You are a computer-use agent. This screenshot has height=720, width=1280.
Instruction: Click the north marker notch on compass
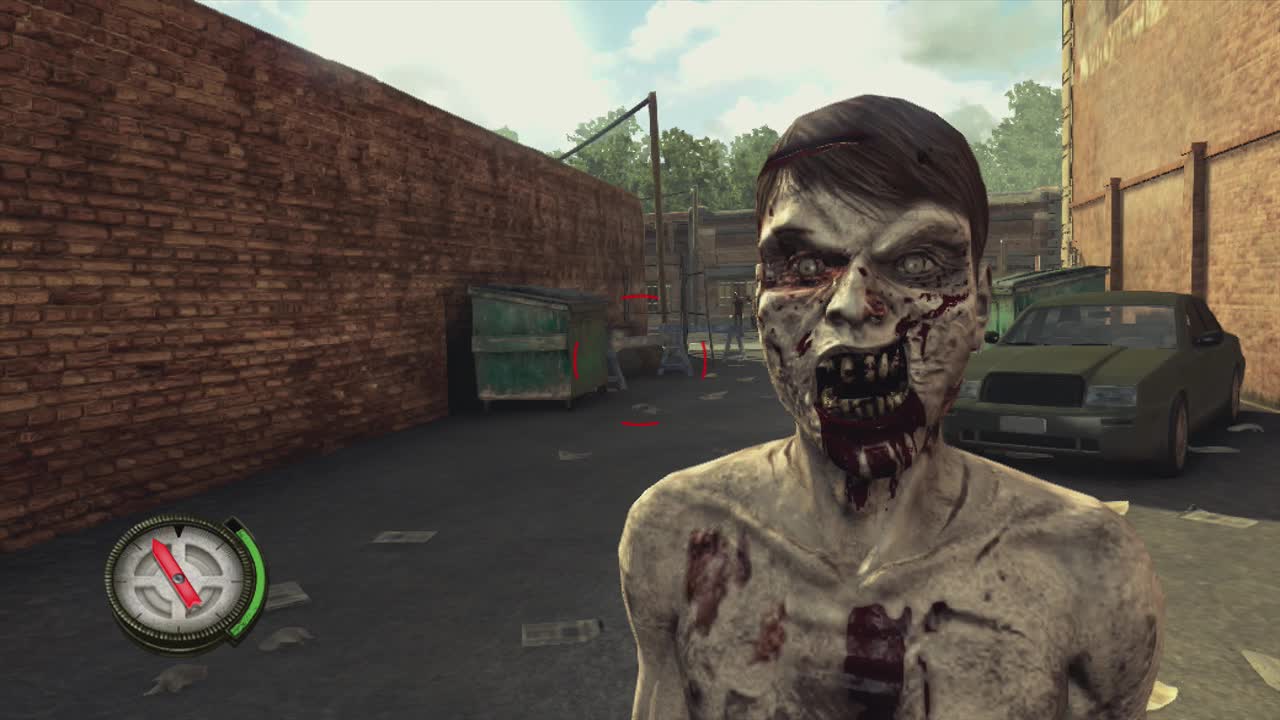[178, 531]
